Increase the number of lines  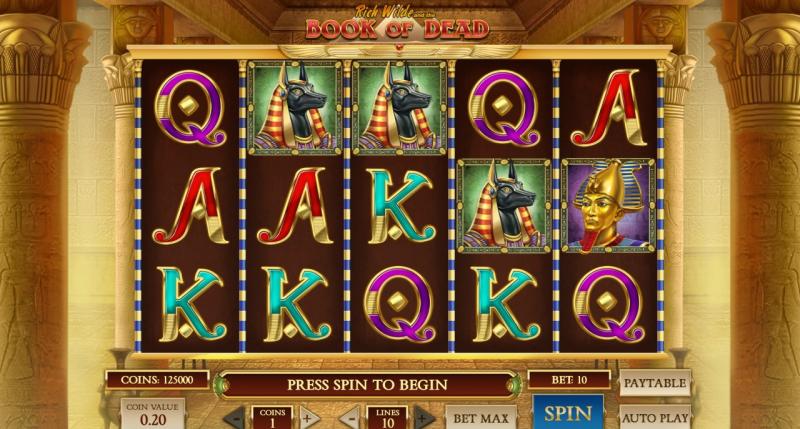coord(423,417)
